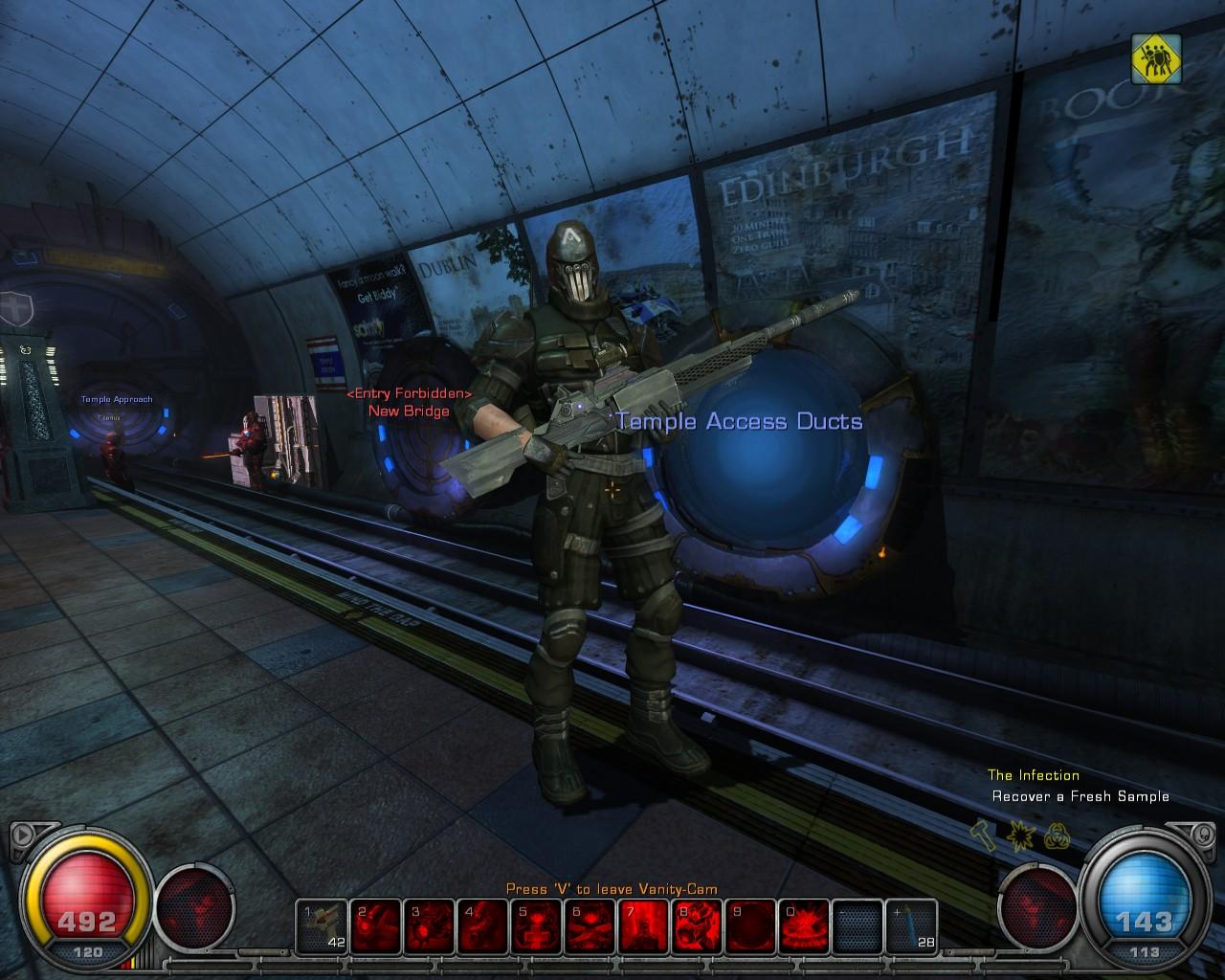This screenshot has width=1225, height=980.
Task: Trigger the crossbones skill in slot 6
Action: coord(590,926)
